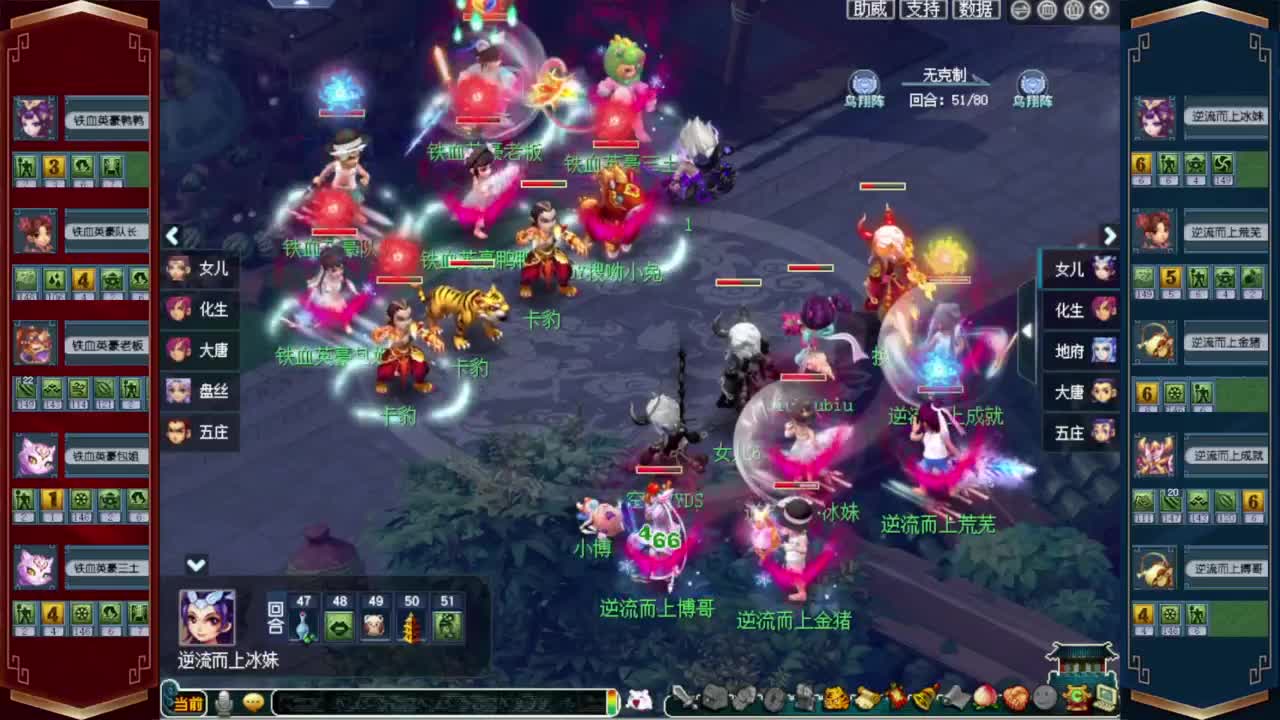This screenshot has width=1280, height=720.
Task: Open the computer icon at bottom right of toolbar
Action: [x=1107, y=700]
